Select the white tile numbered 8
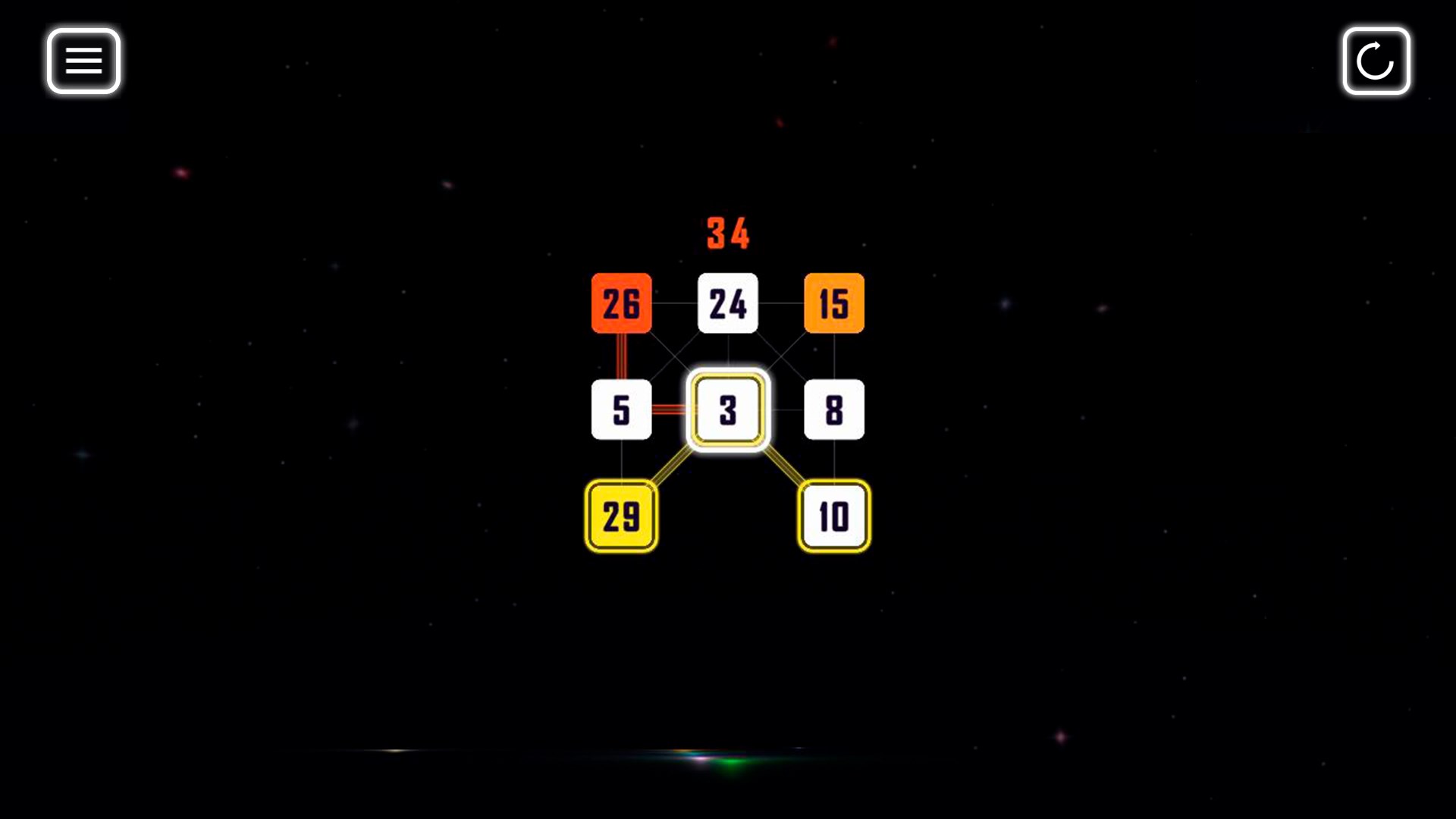 pos(833,409)
